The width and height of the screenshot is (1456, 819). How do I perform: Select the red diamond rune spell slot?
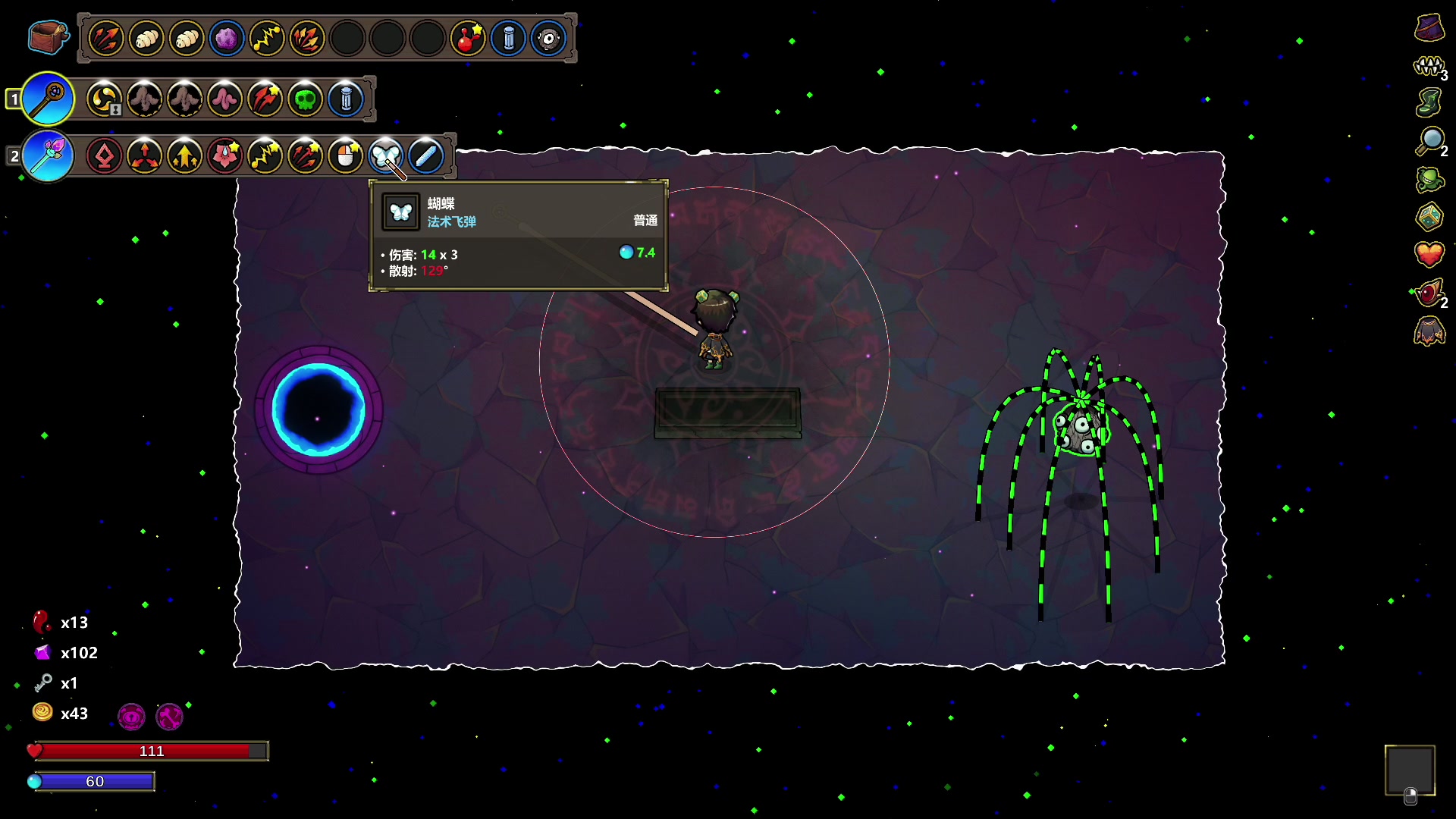pyautogui.click(x=105, y=156)
